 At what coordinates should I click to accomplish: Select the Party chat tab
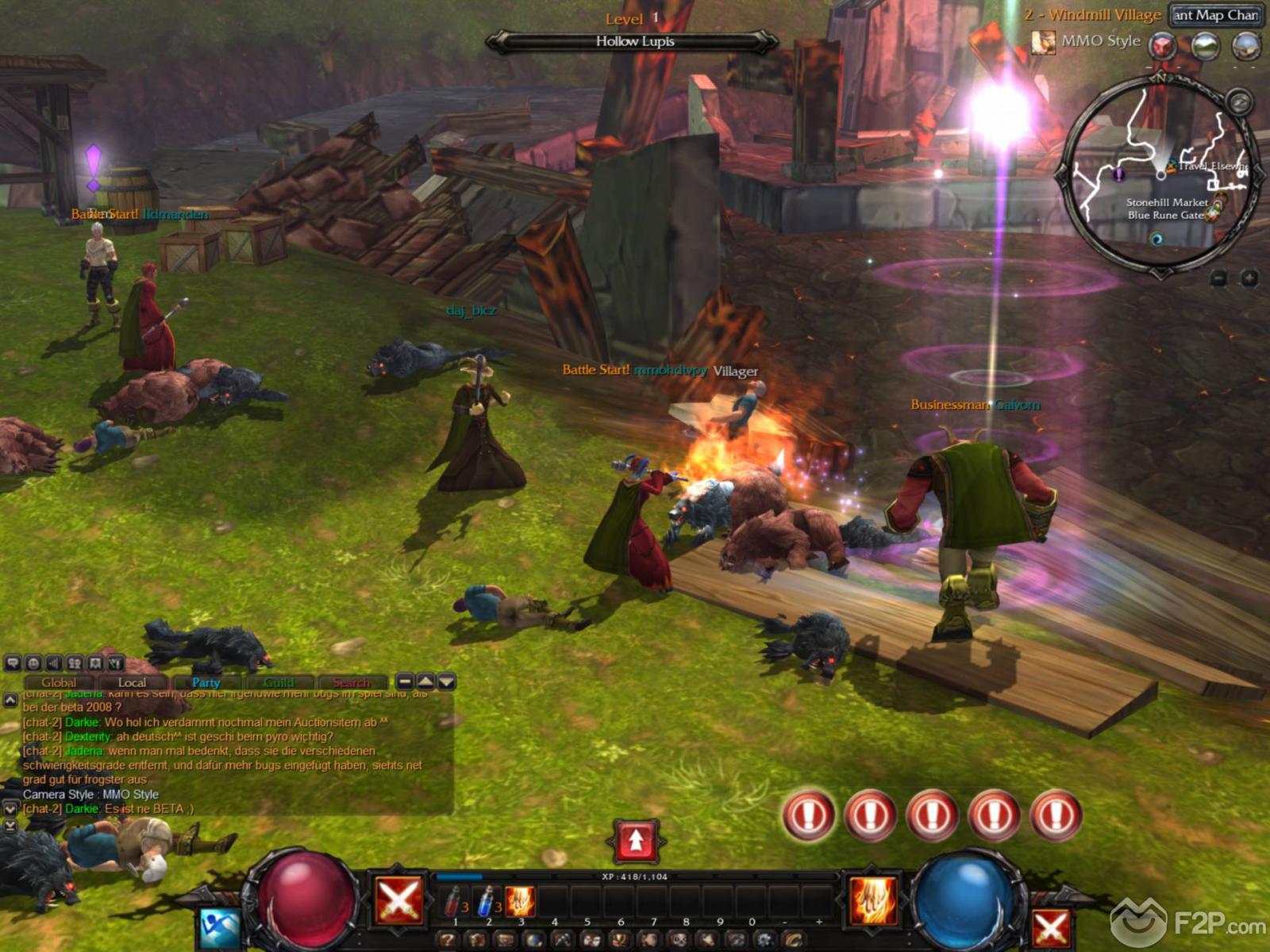[x=206, y=682]
